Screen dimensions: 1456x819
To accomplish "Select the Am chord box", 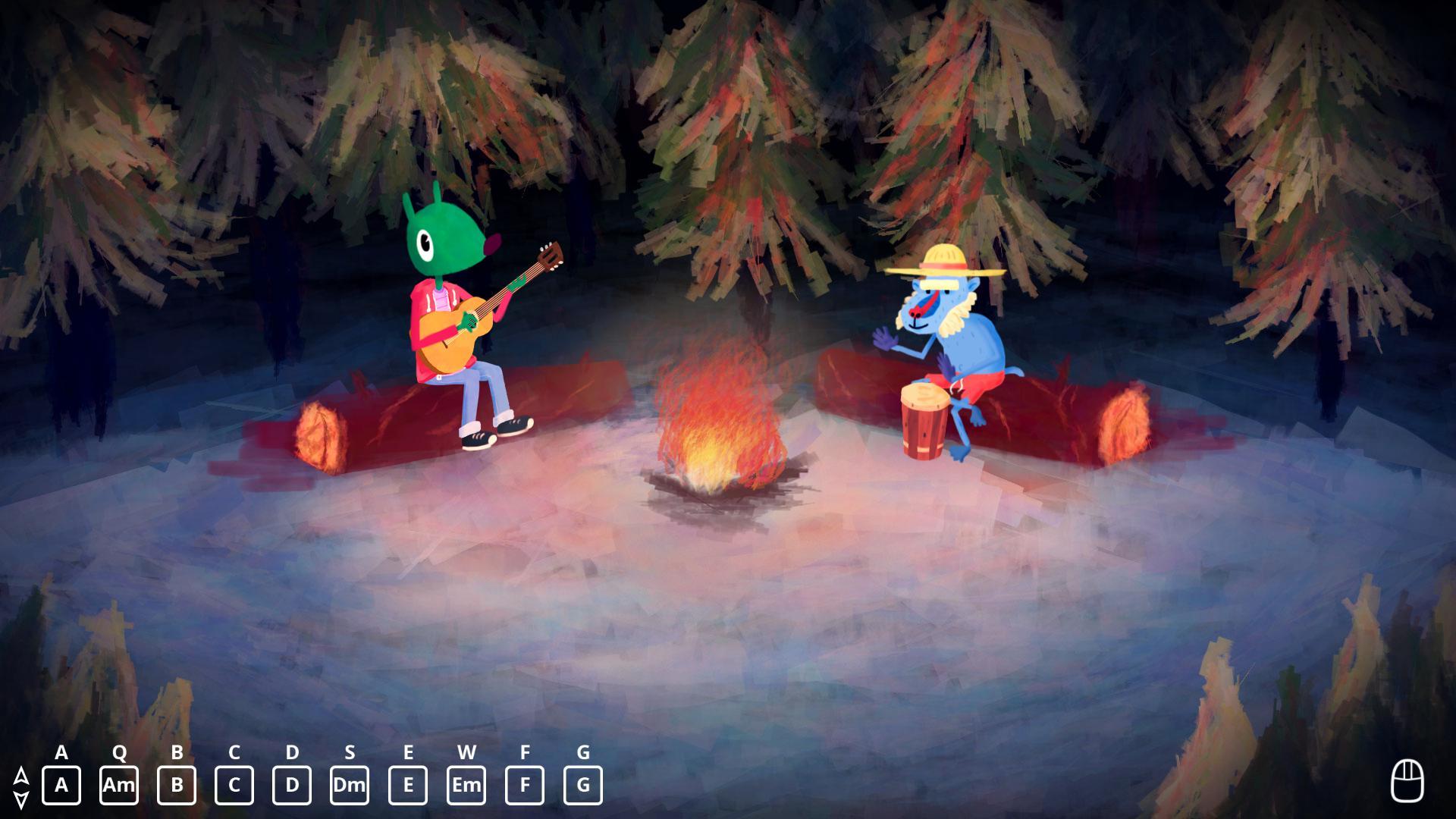I will [119, 785].
